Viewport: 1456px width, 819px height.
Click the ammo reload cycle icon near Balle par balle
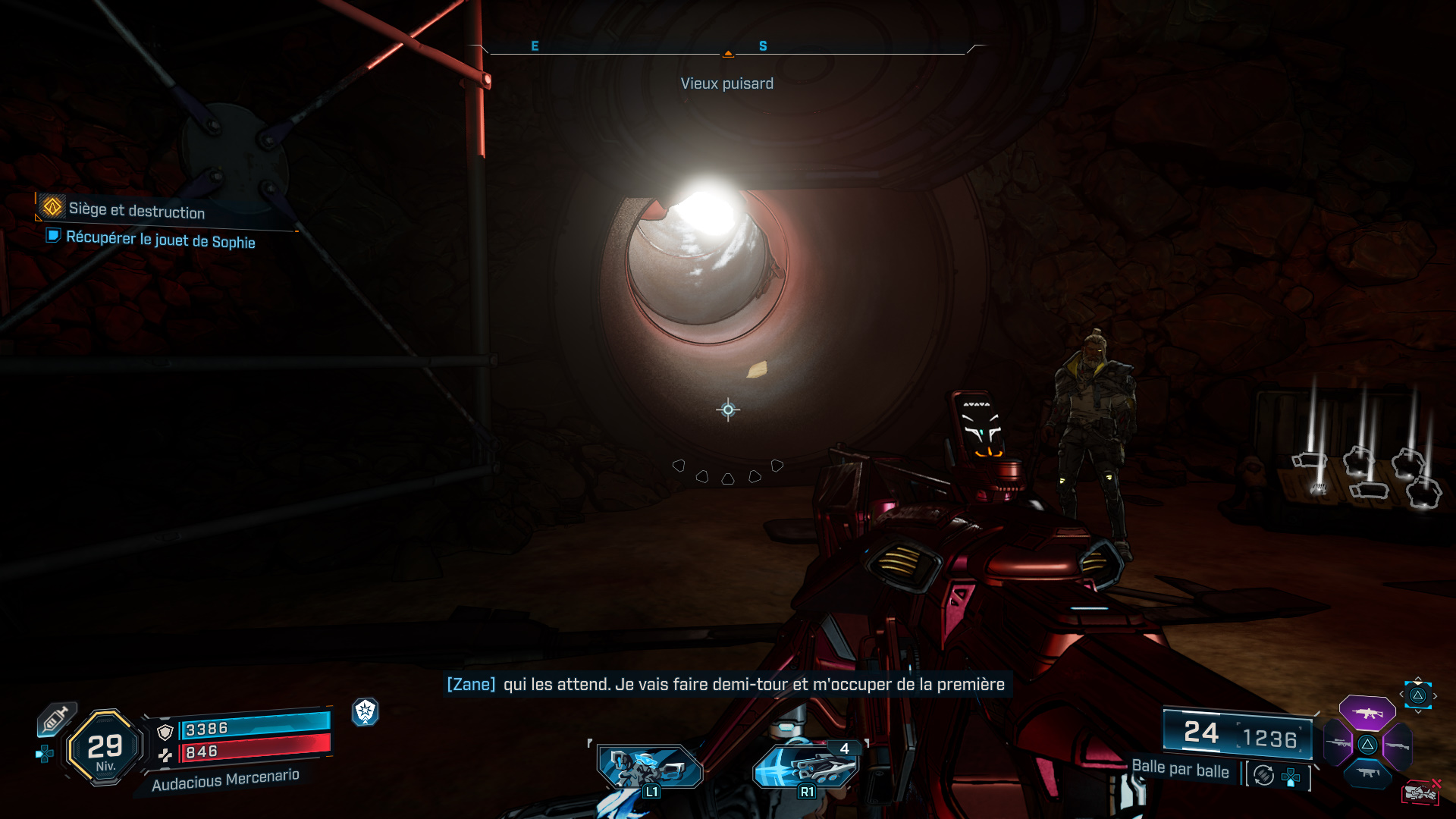pyautogui.click(x=1263, y=776)
